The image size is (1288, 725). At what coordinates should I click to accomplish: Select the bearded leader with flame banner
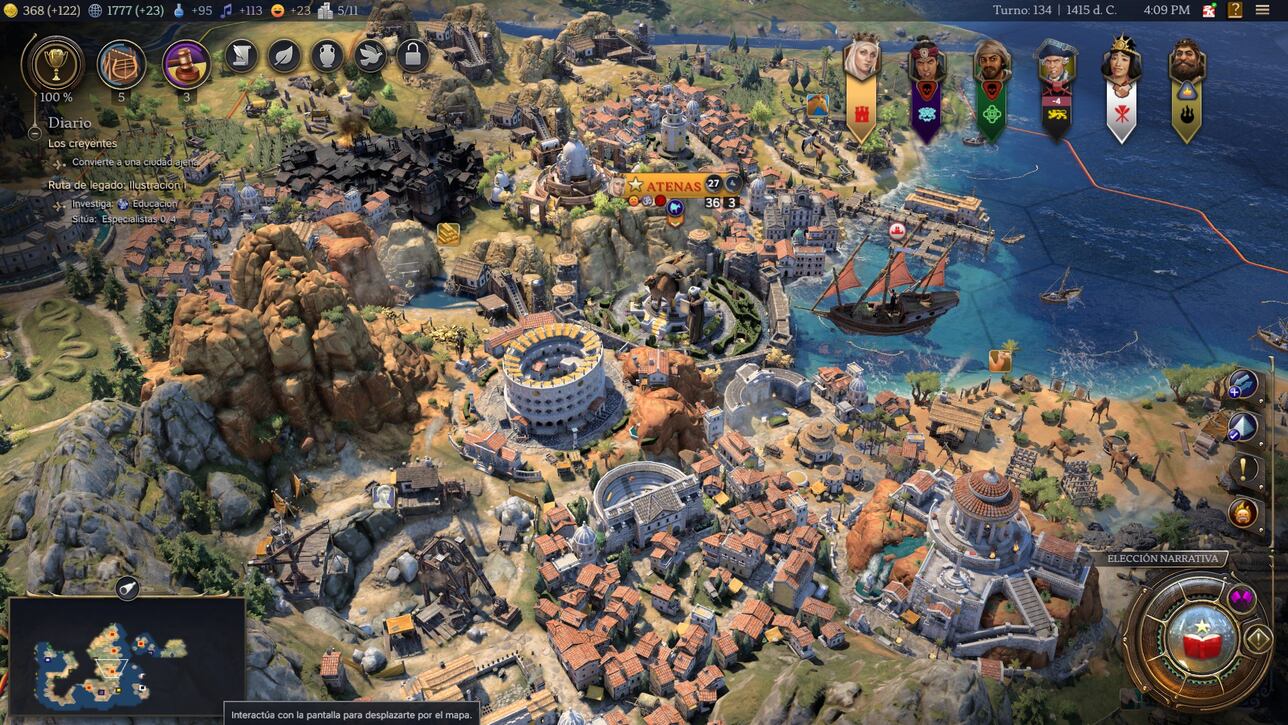tap(1187, 63)
